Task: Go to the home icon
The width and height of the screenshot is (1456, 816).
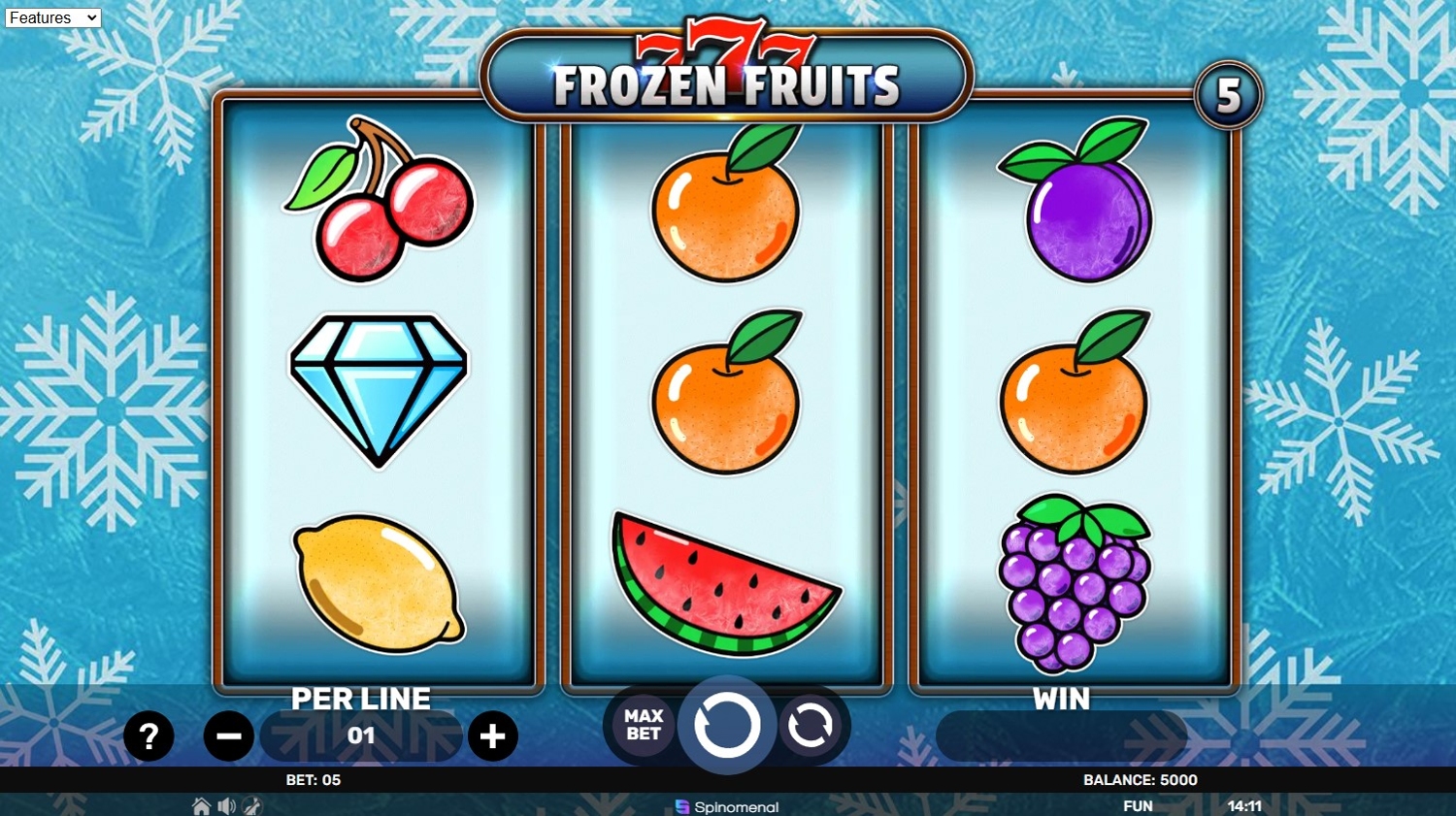Action: coord(201,806)
